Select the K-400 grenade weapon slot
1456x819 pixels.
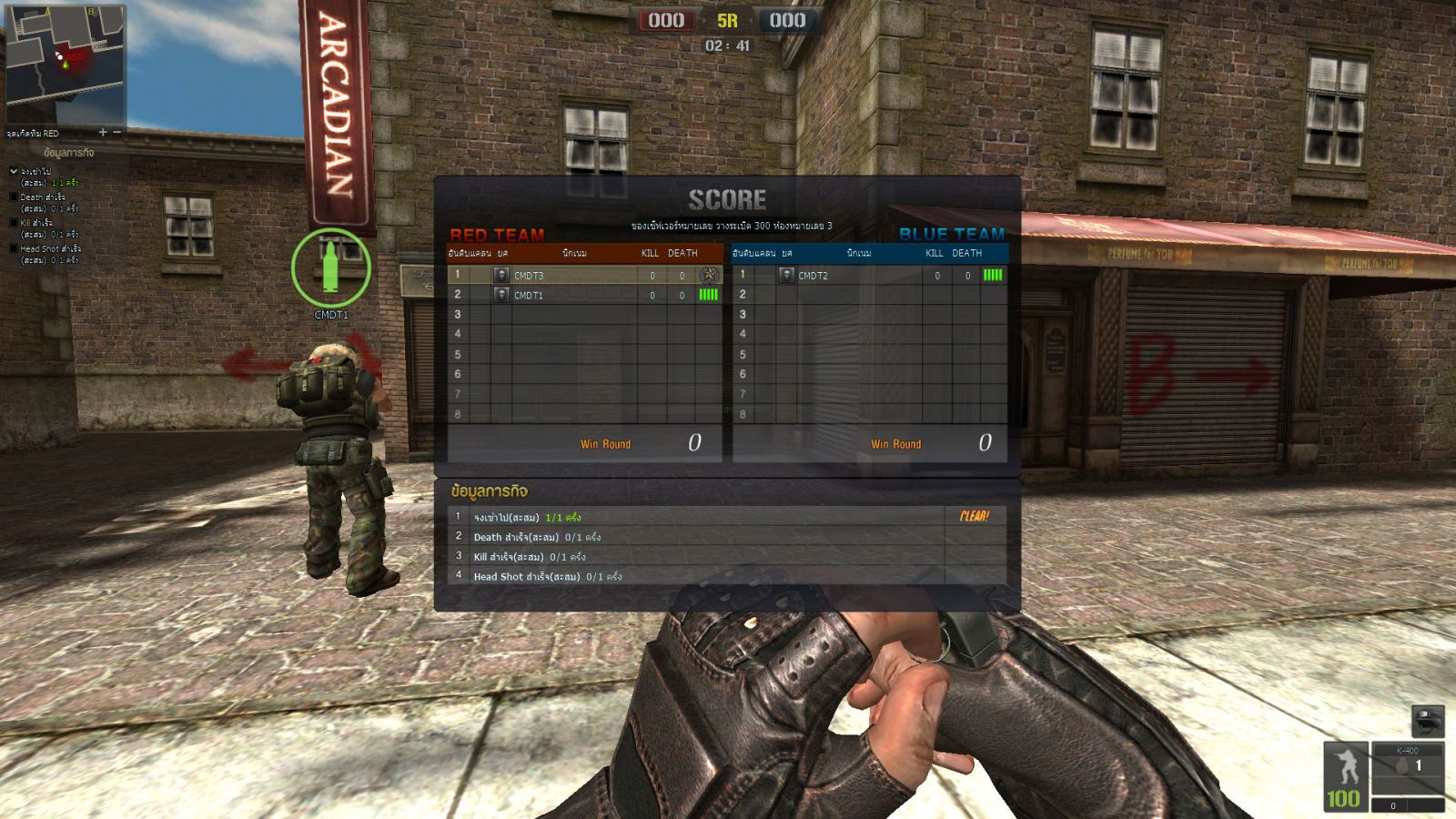[x=1407, y=765]
